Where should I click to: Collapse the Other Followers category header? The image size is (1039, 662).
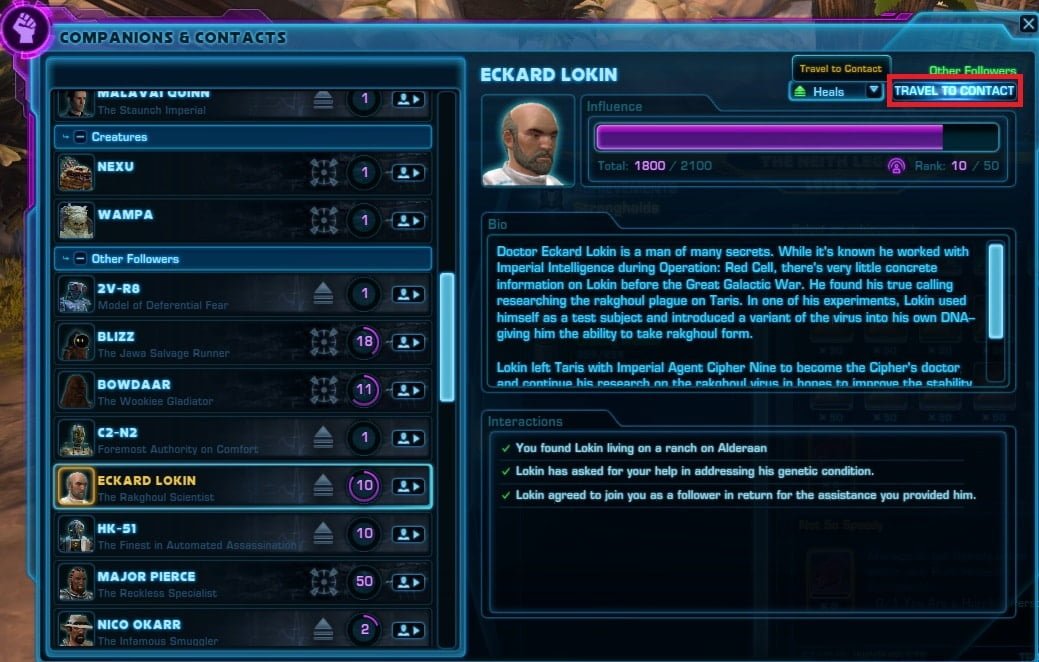[x=80, y=259]
